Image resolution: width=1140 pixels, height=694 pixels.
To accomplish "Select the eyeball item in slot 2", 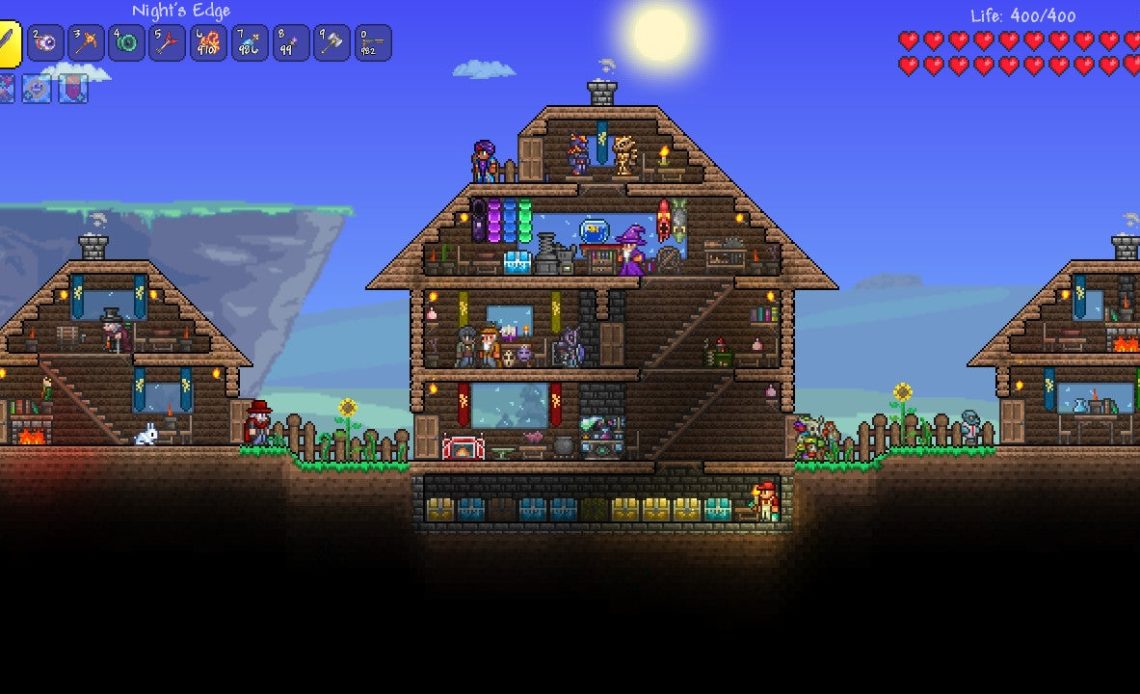I will 45,43.
